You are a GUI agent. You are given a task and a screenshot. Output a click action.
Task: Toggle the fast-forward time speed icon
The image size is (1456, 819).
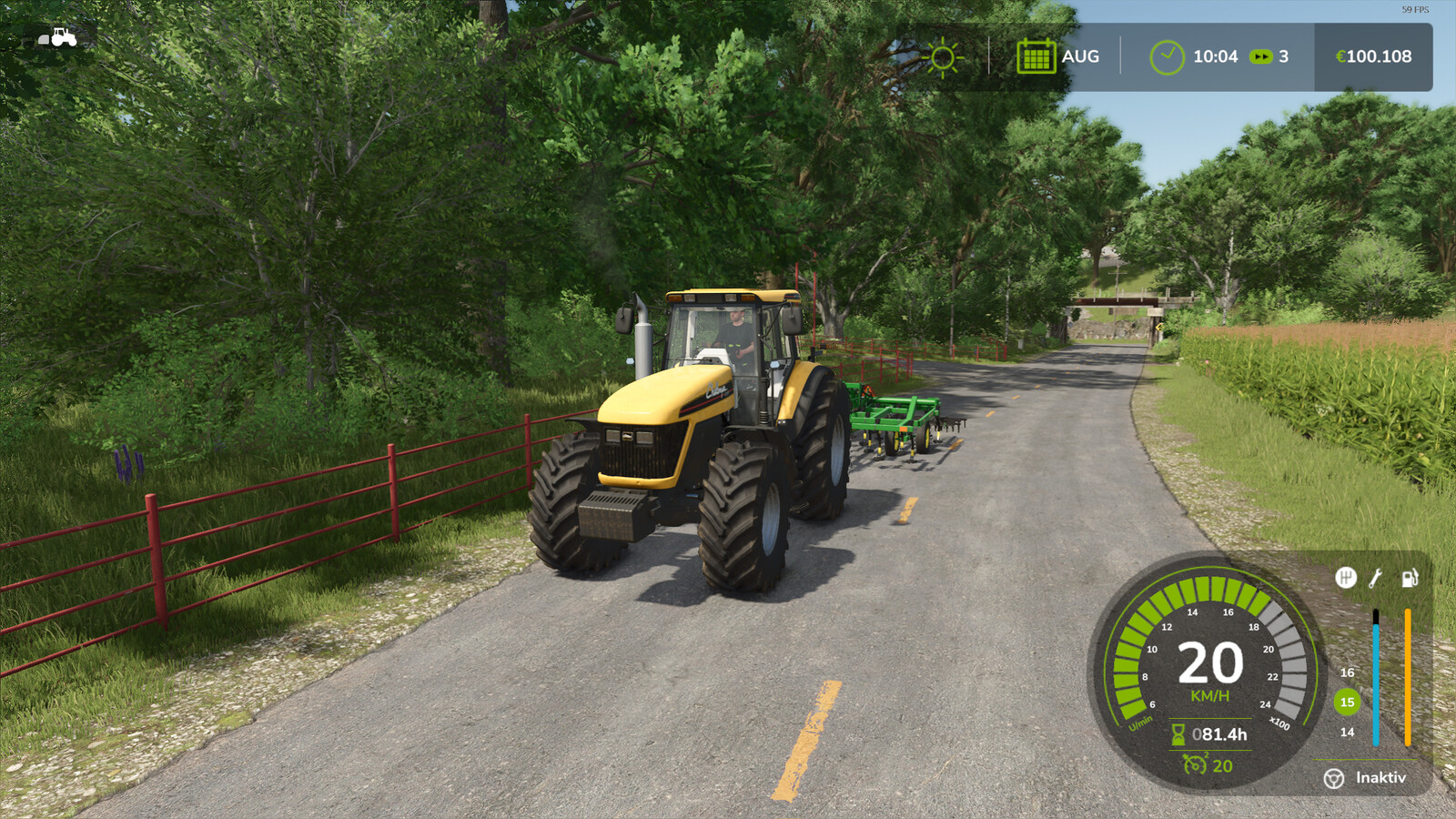pos(1260,56)
